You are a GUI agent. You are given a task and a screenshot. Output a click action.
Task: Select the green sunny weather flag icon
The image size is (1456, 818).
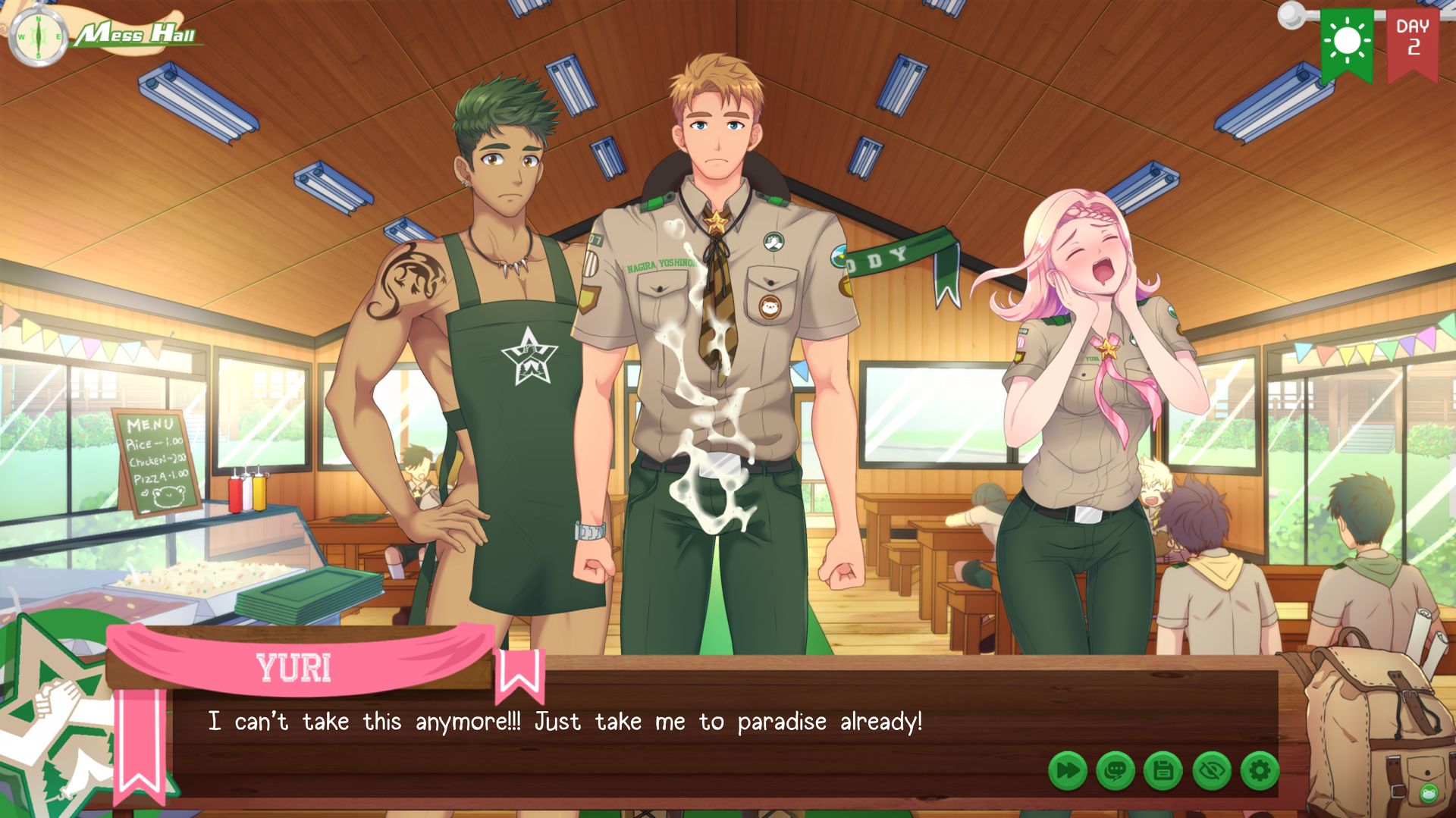tap(1348, 39)
